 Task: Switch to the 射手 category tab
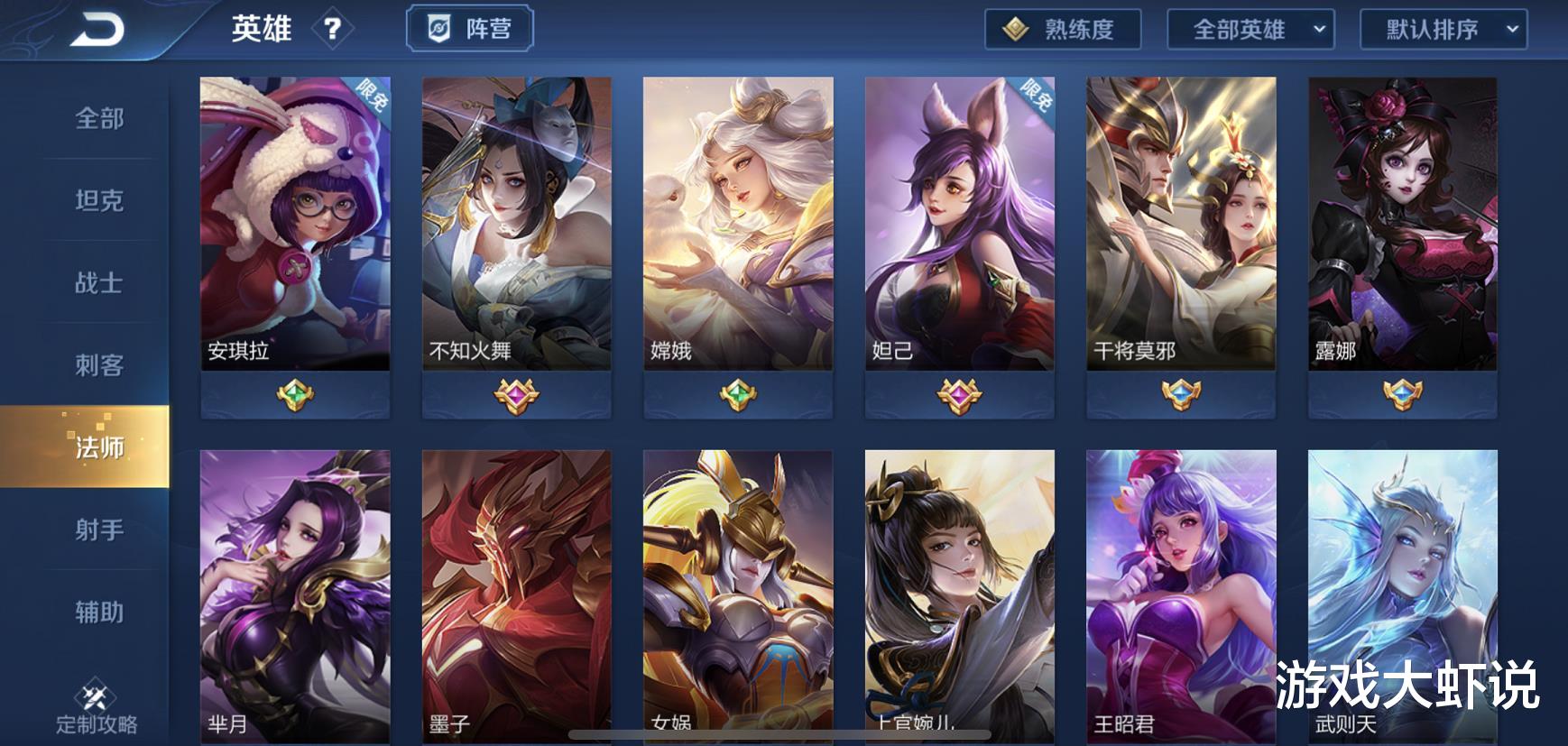coord(99,530)
